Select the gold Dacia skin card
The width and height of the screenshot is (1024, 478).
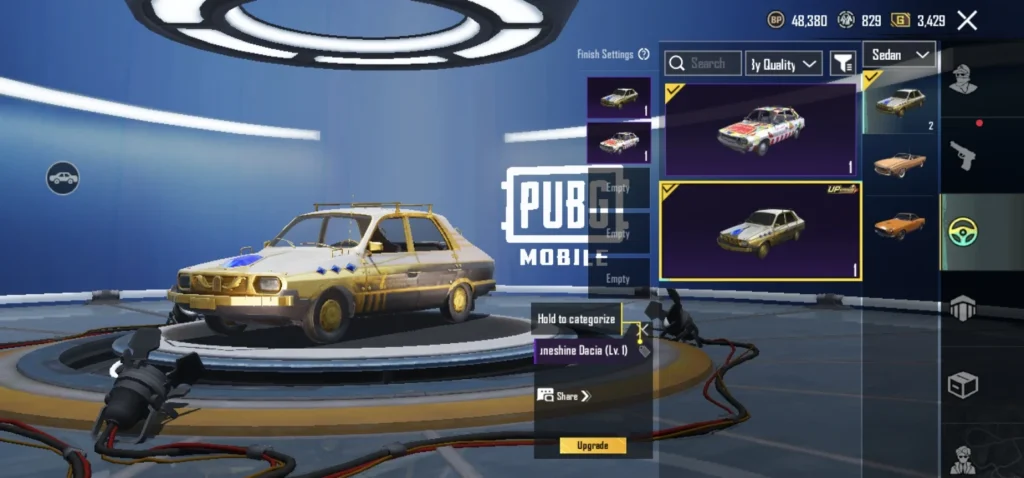click(x=760, y=231)
